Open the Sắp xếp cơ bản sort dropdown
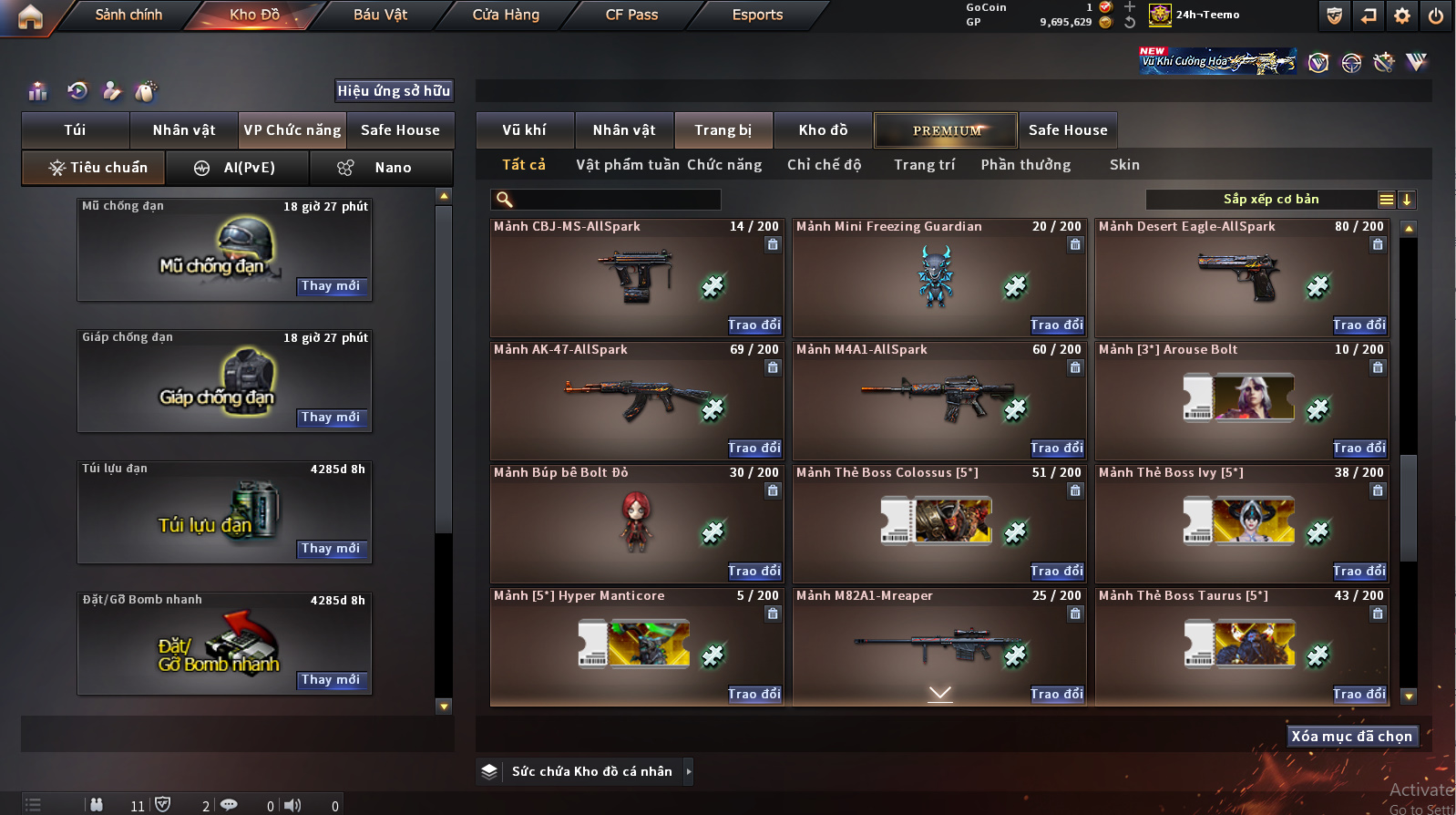This screenshot has height=815, width=1456. [x=1270, y=200]
